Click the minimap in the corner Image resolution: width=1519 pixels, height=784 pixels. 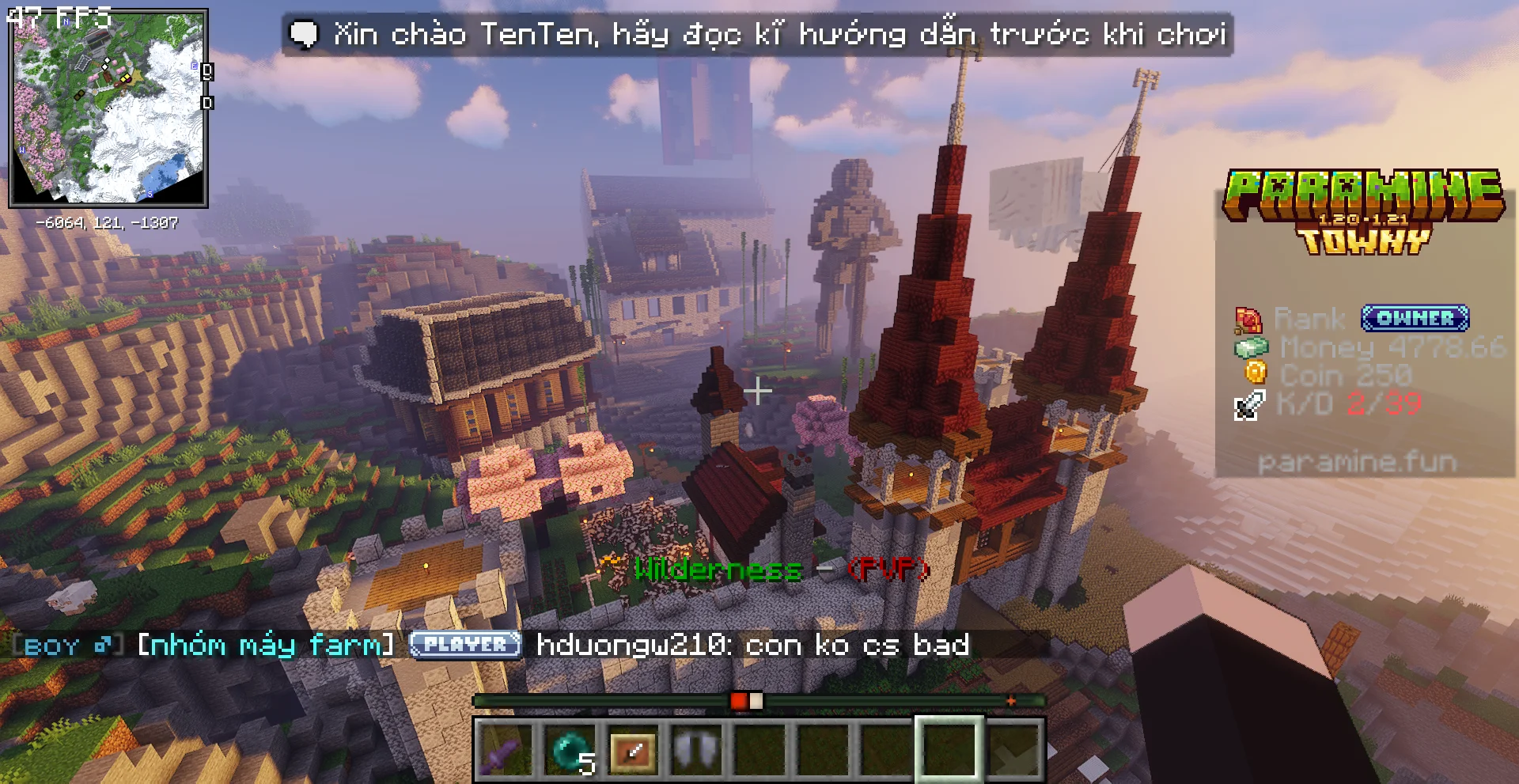pyautogui.click(x=108, y=108)
